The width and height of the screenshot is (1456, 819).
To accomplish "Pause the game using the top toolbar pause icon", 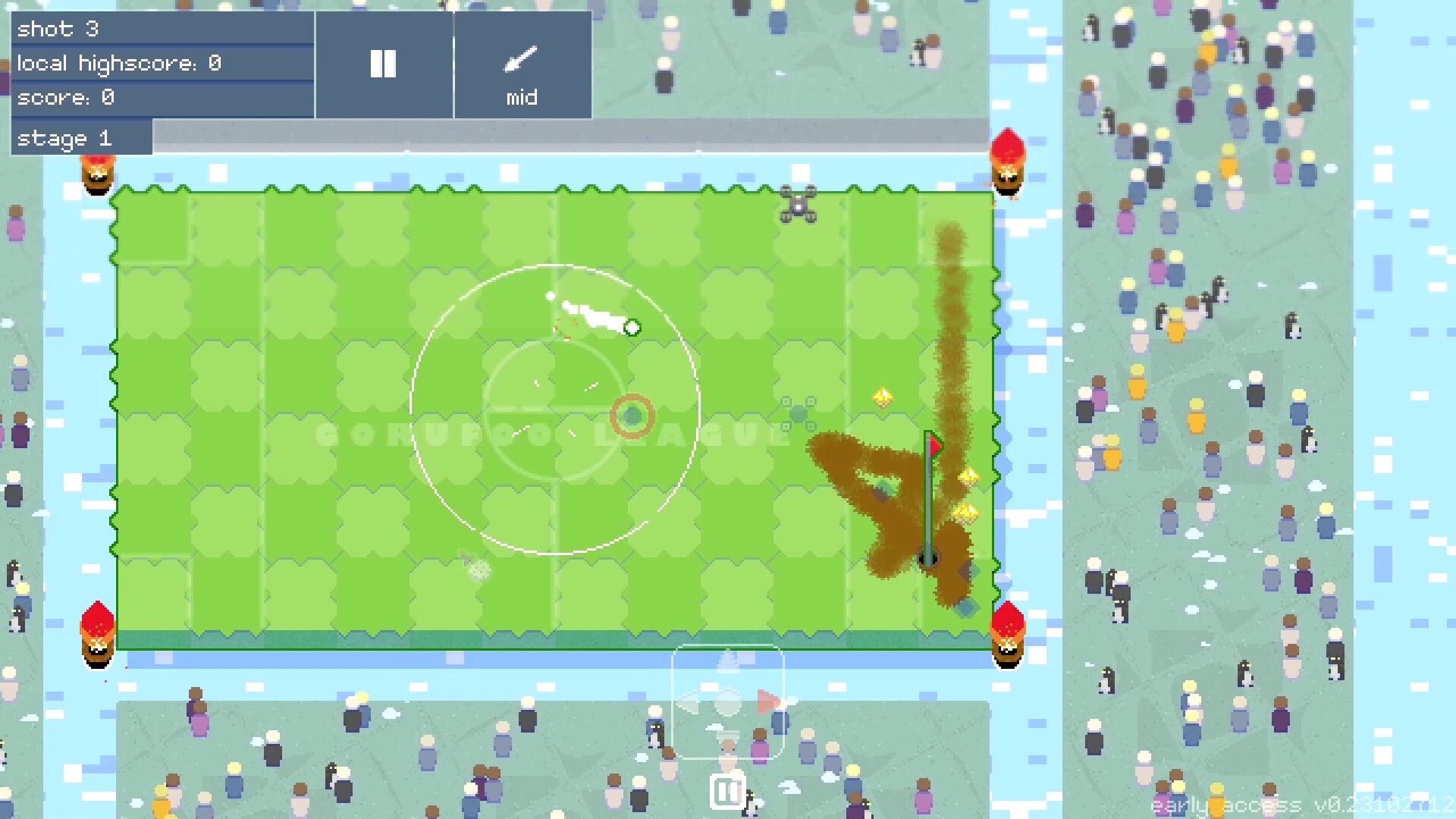I will click(384, 64).
